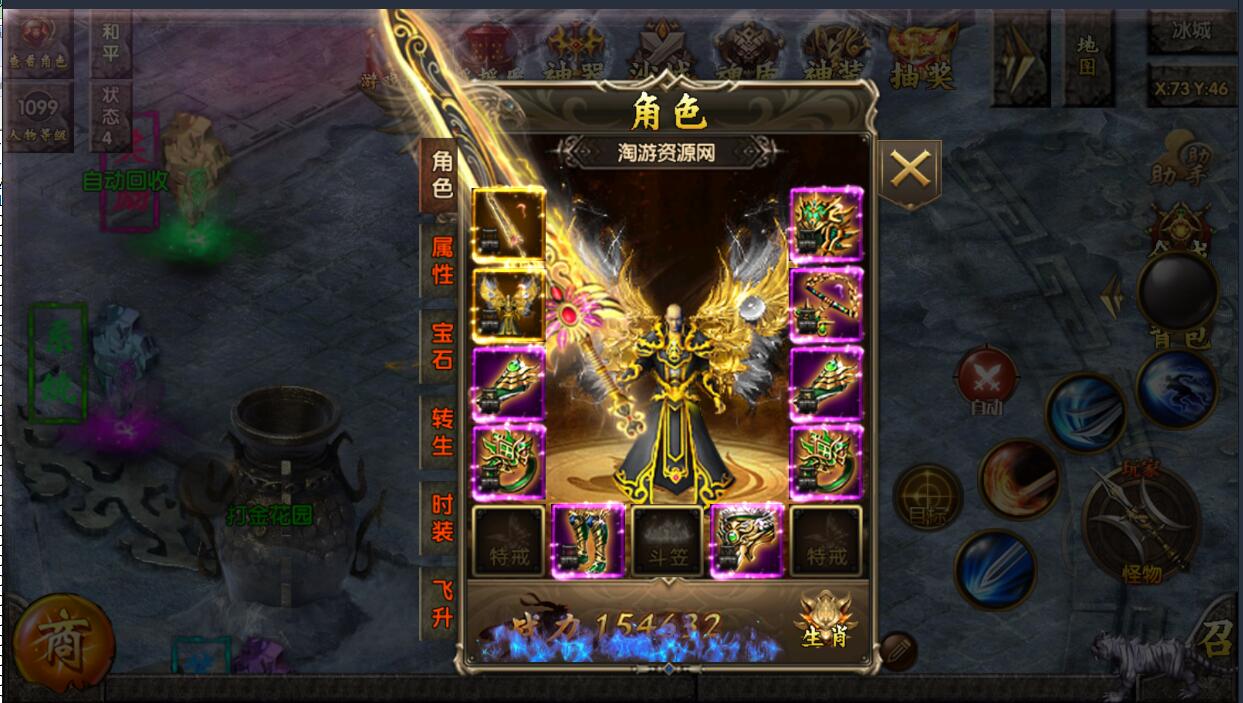Toggle the 自动 auto-battle button
The height and width of the screenshot is (703, 1243).
(986, 380)
